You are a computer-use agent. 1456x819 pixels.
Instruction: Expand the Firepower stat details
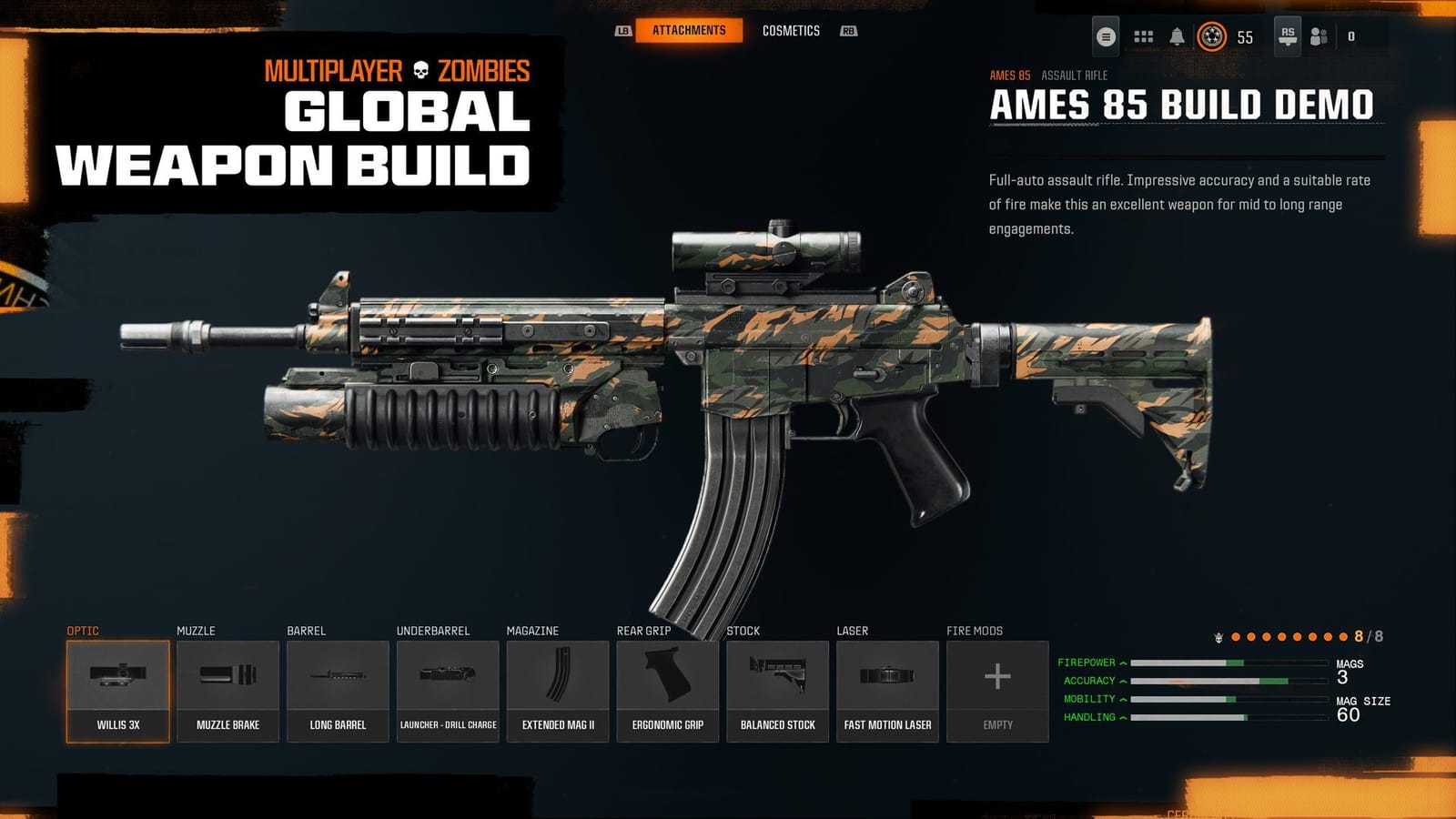click(x=1125, y=662)
